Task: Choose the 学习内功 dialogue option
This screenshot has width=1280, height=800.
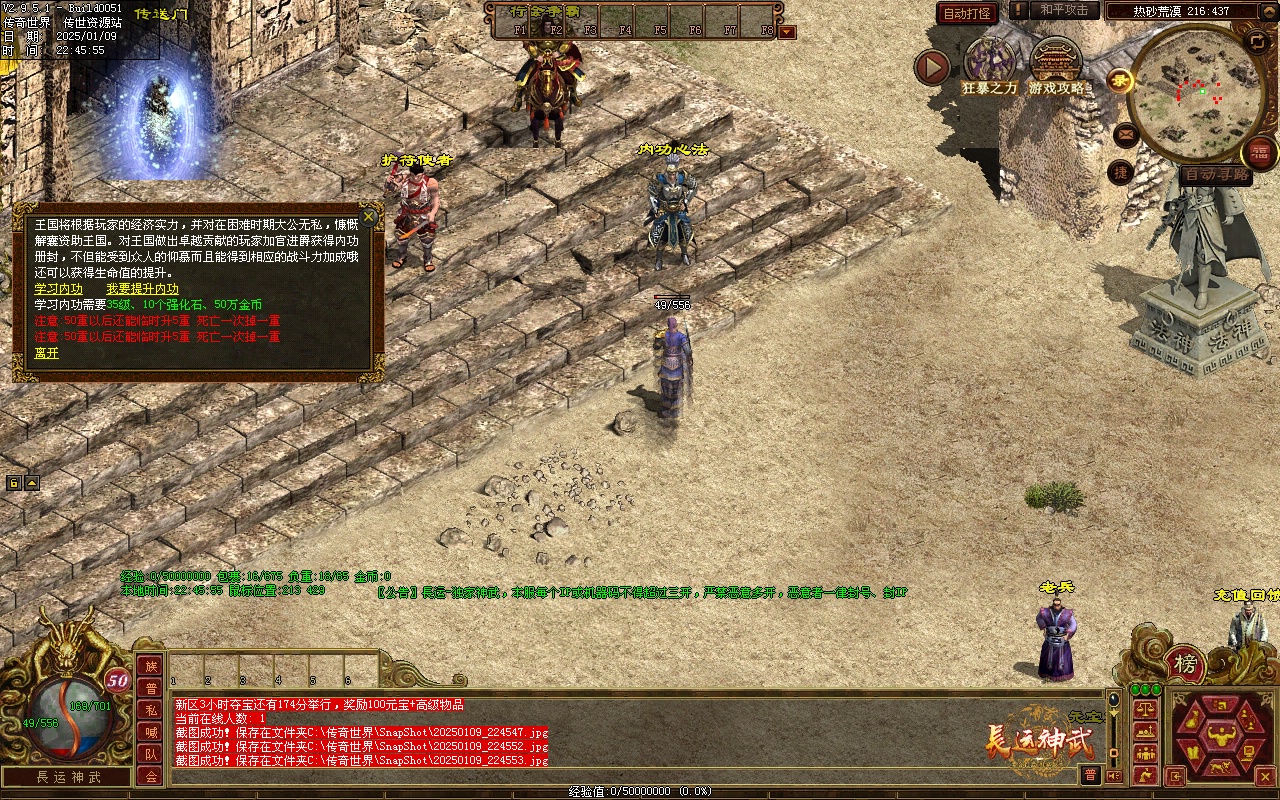Action: coord(59,289)
